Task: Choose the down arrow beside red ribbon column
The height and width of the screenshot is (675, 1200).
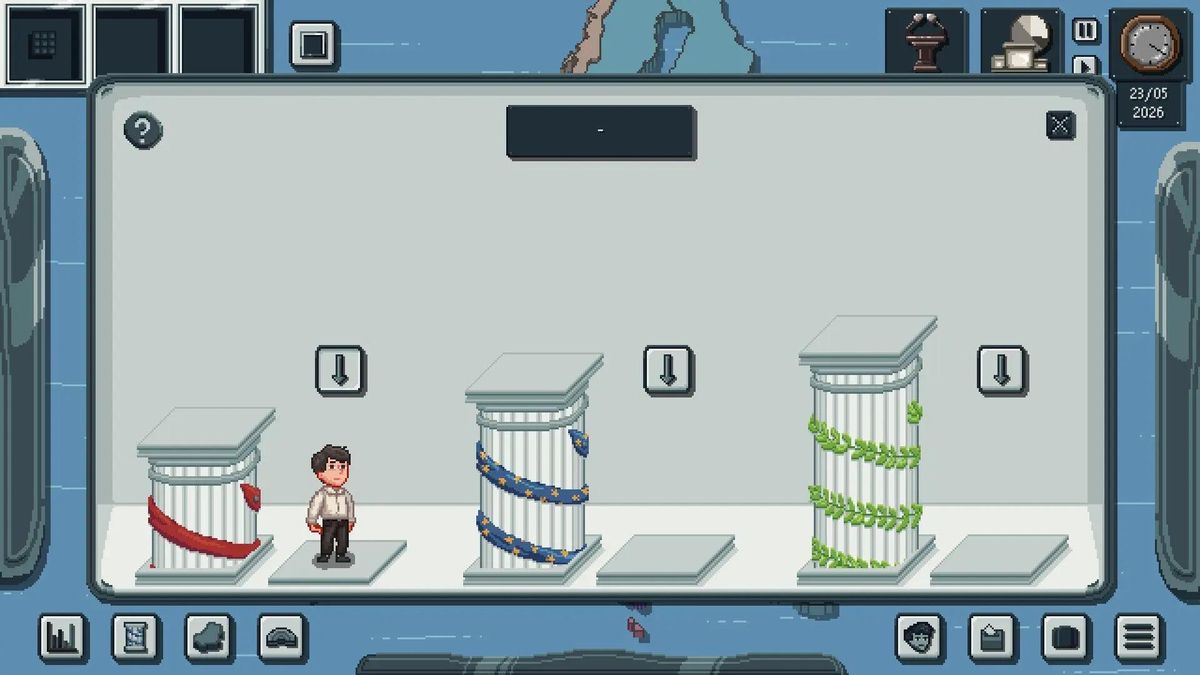Action: point(340,370)
